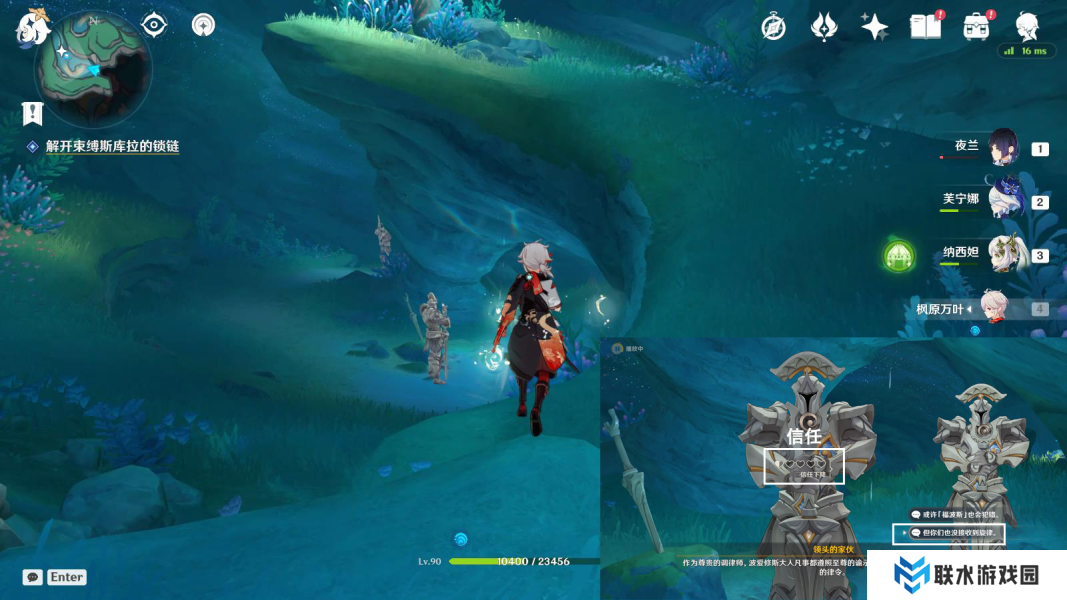Open the backpack inventory
This screenshot has width=1067, height=600.
(977, 27)
